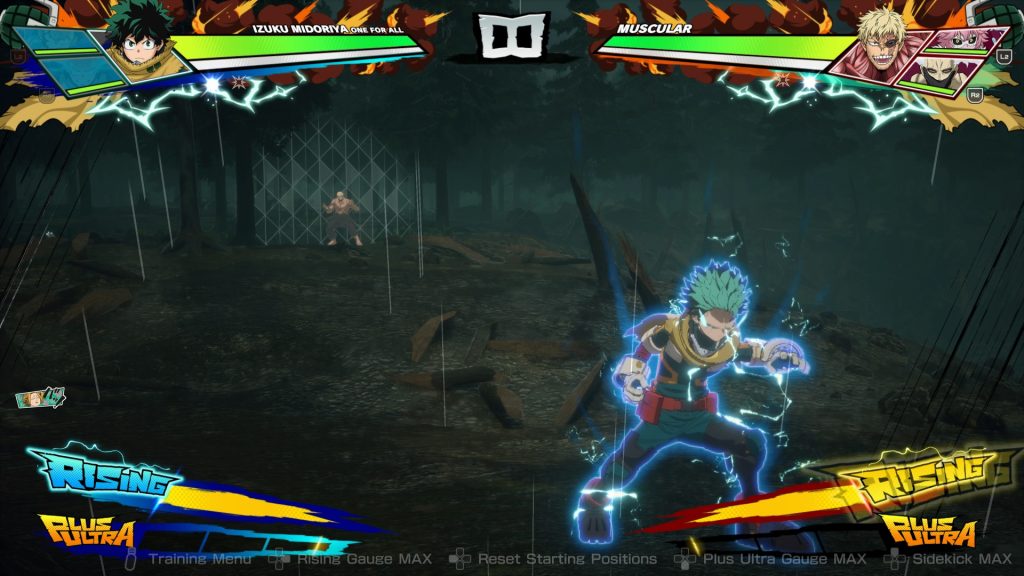The image size is (1024, 576).
Task: Select the Sidekick MAX option
Action: (959, 559)
